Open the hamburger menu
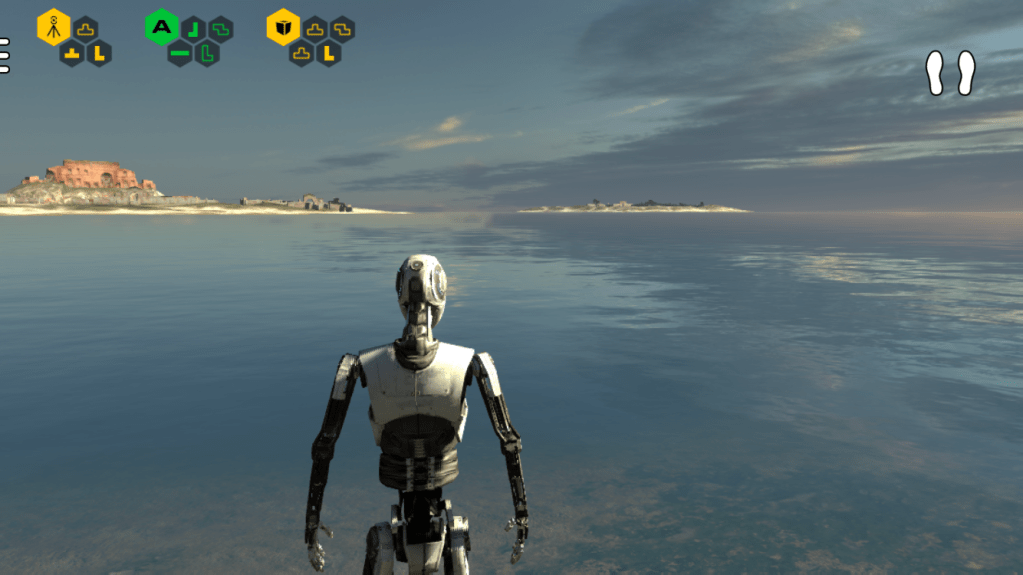This screenshot has height=575, width=1023. pos(4,55)
